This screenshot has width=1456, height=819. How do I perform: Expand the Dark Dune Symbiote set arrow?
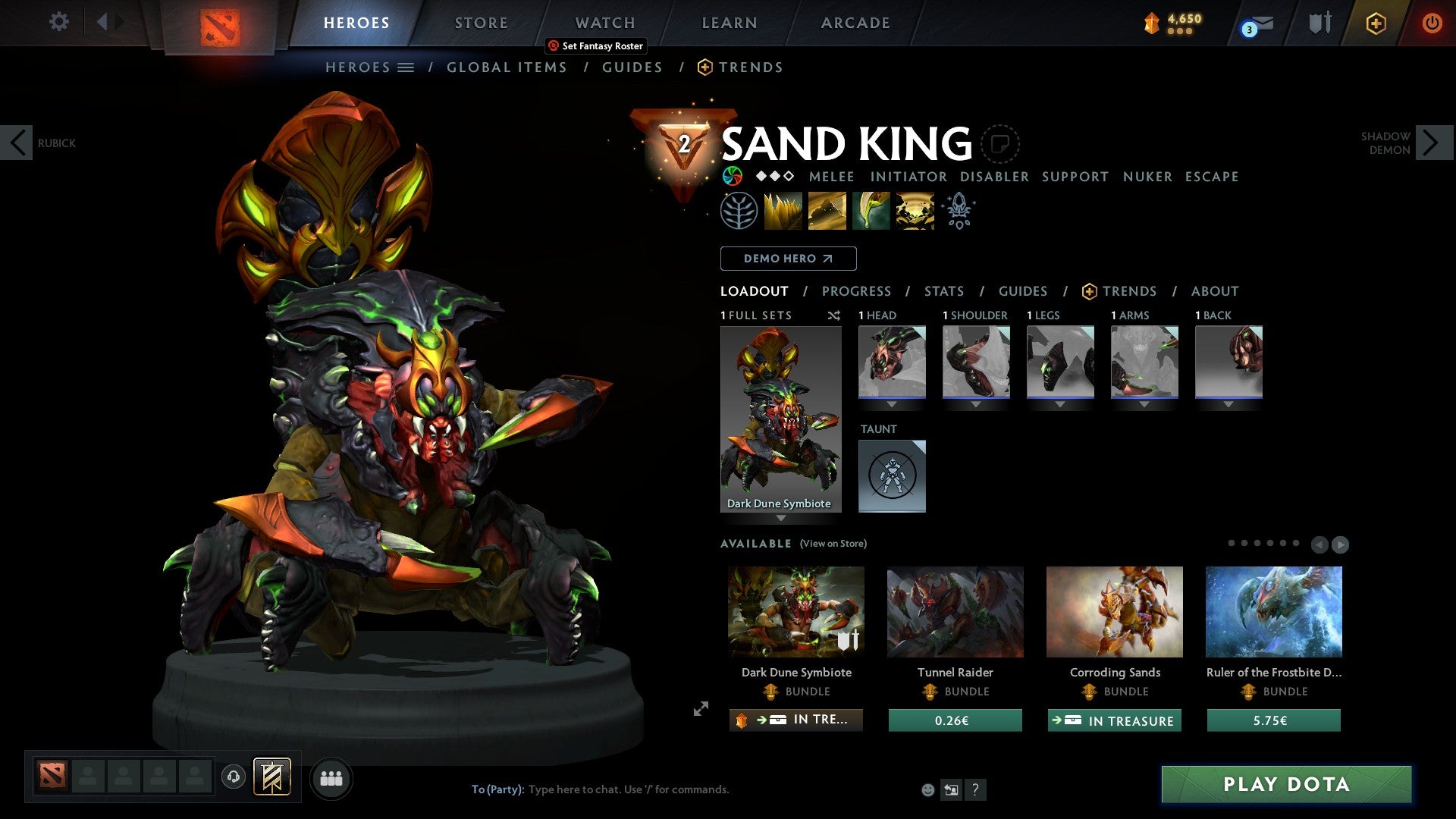(781, 519)
